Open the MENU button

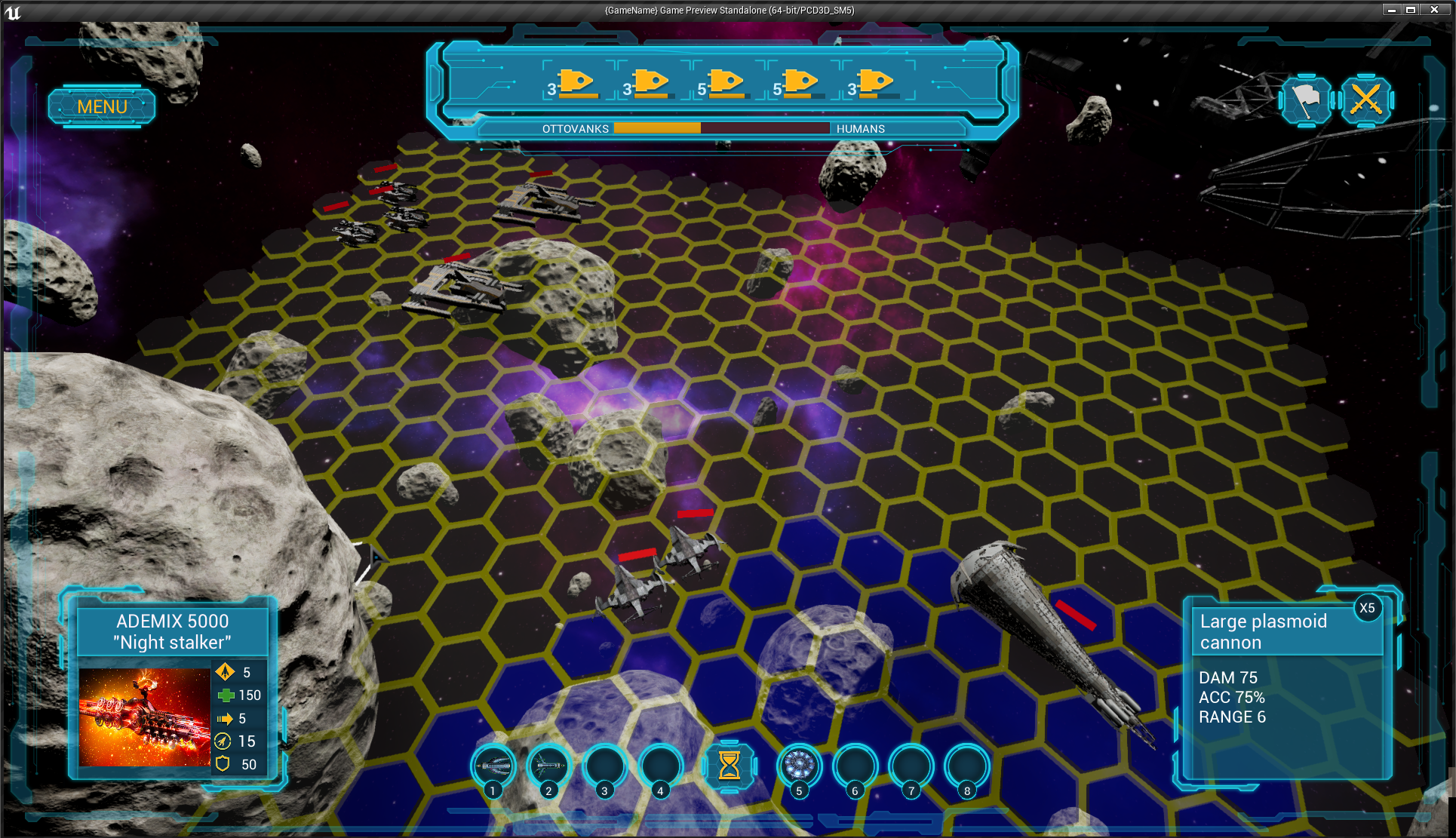click(x=102, y=106)
